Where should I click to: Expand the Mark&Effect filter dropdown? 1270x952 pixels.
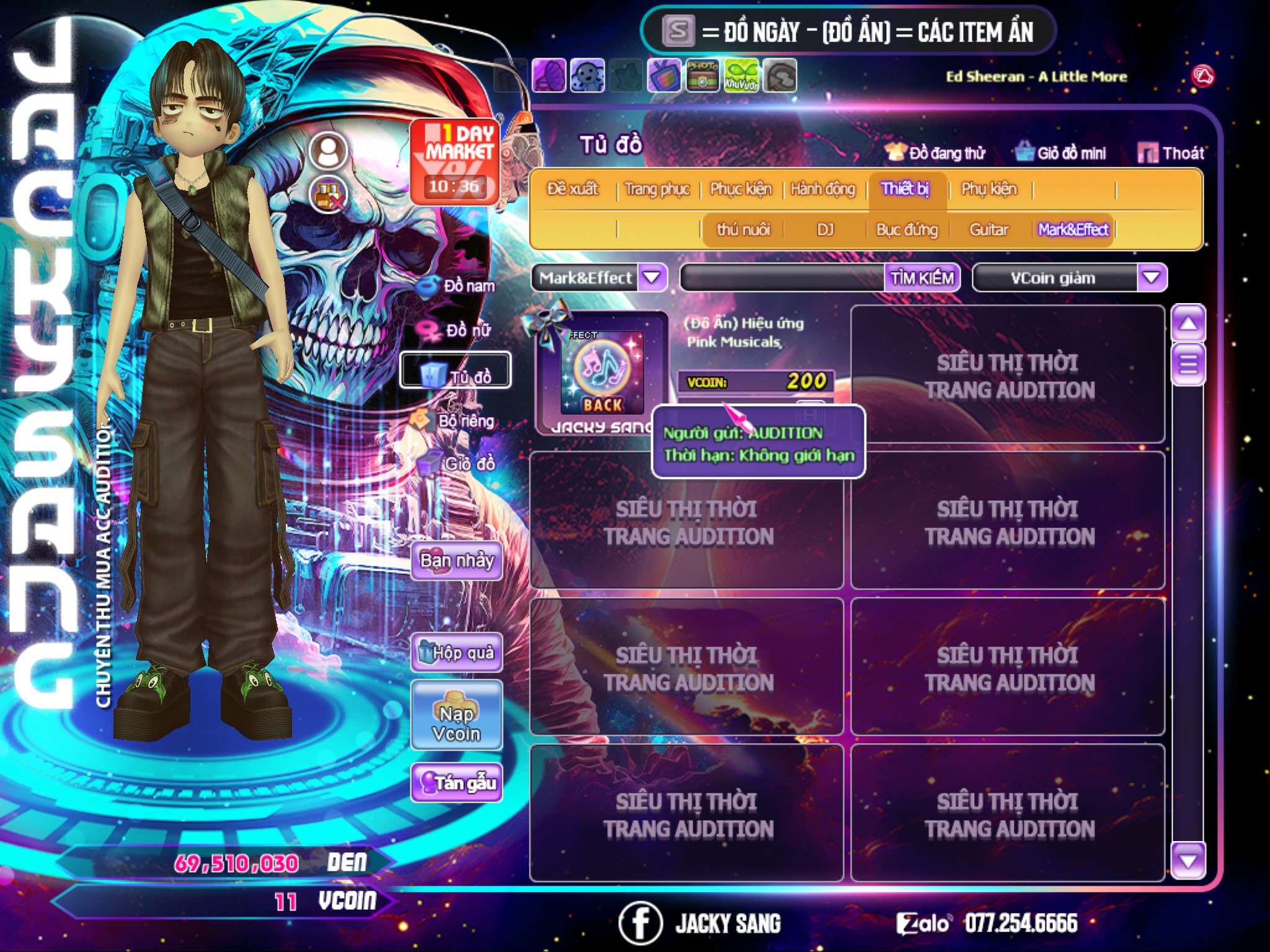[x=652, y=278]
